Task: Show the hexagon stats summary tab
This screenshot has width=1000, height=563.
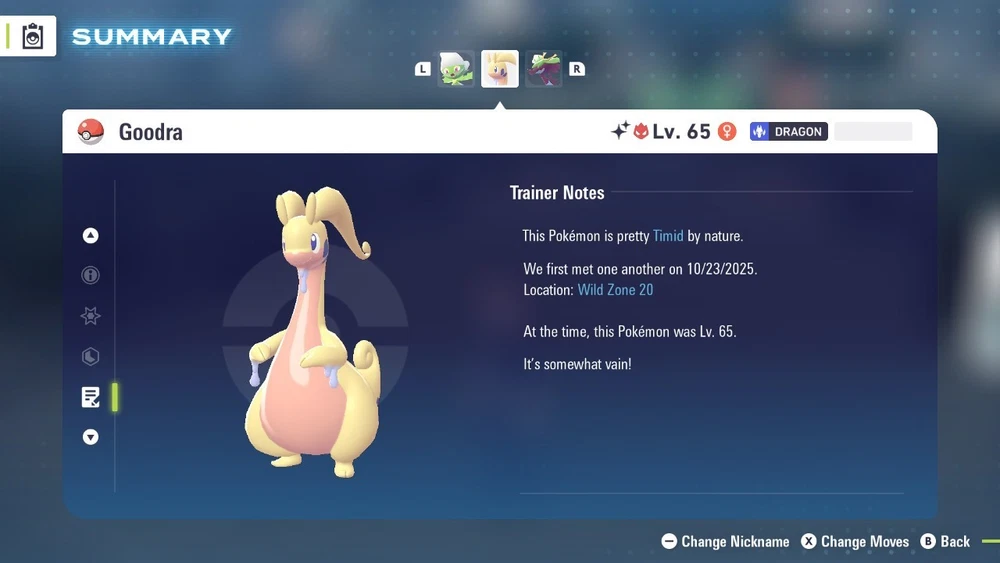Action: [x=91, y=356]
